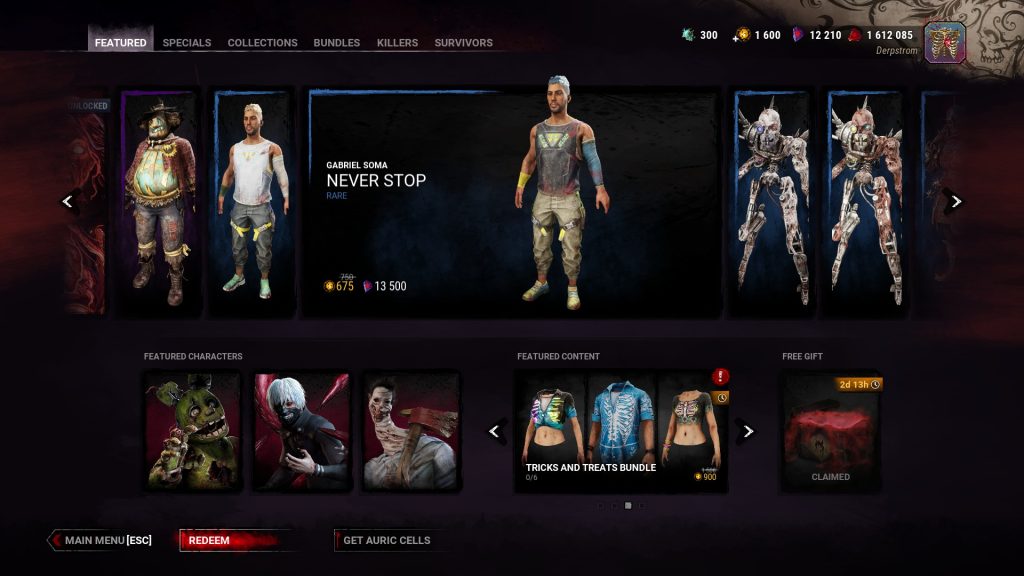
Task: Advance featured outfits carousel right
Action: (955, 202)
